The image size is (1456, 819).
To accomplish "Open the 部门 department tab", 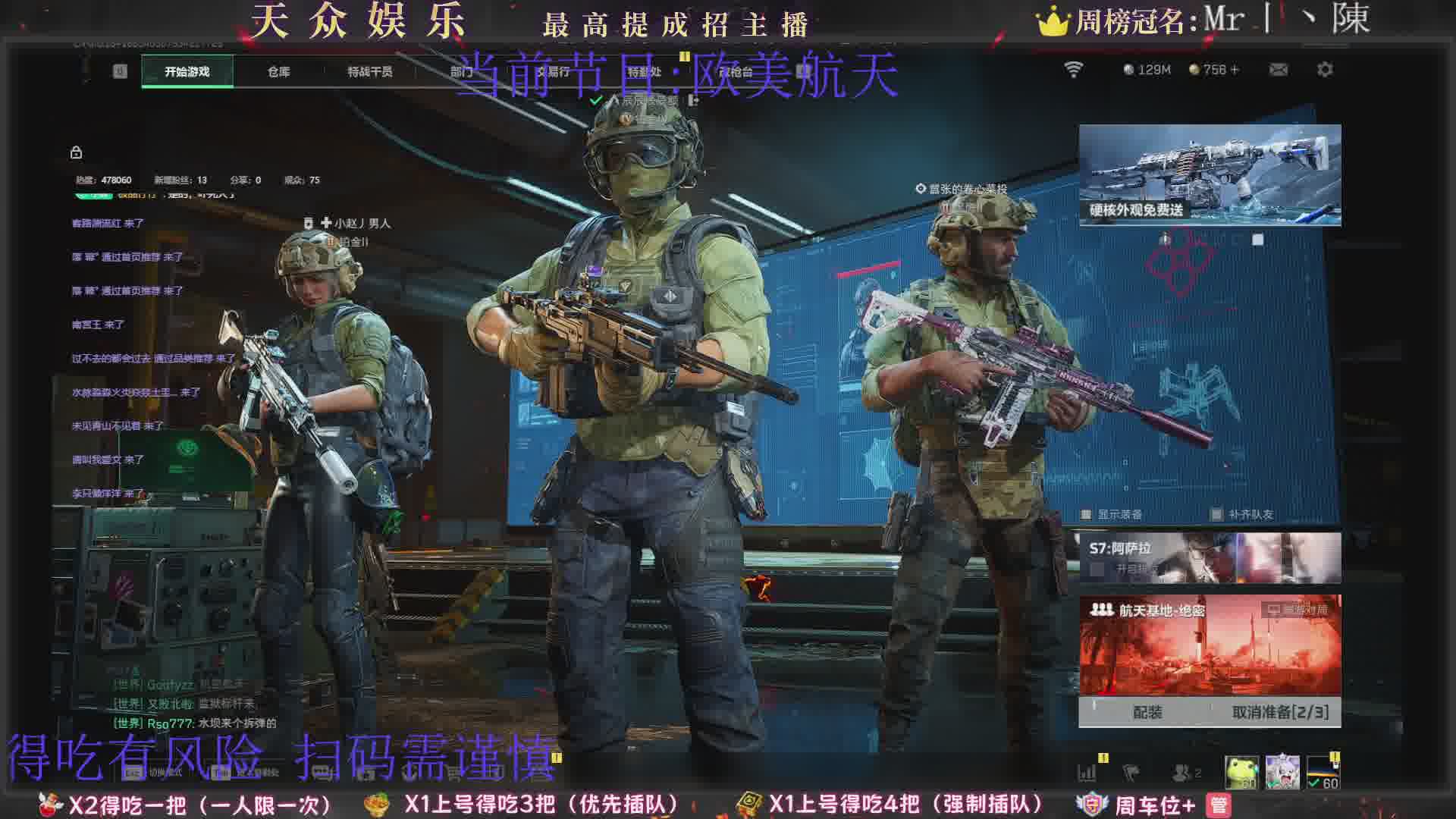I will click(x=461, y=71).
